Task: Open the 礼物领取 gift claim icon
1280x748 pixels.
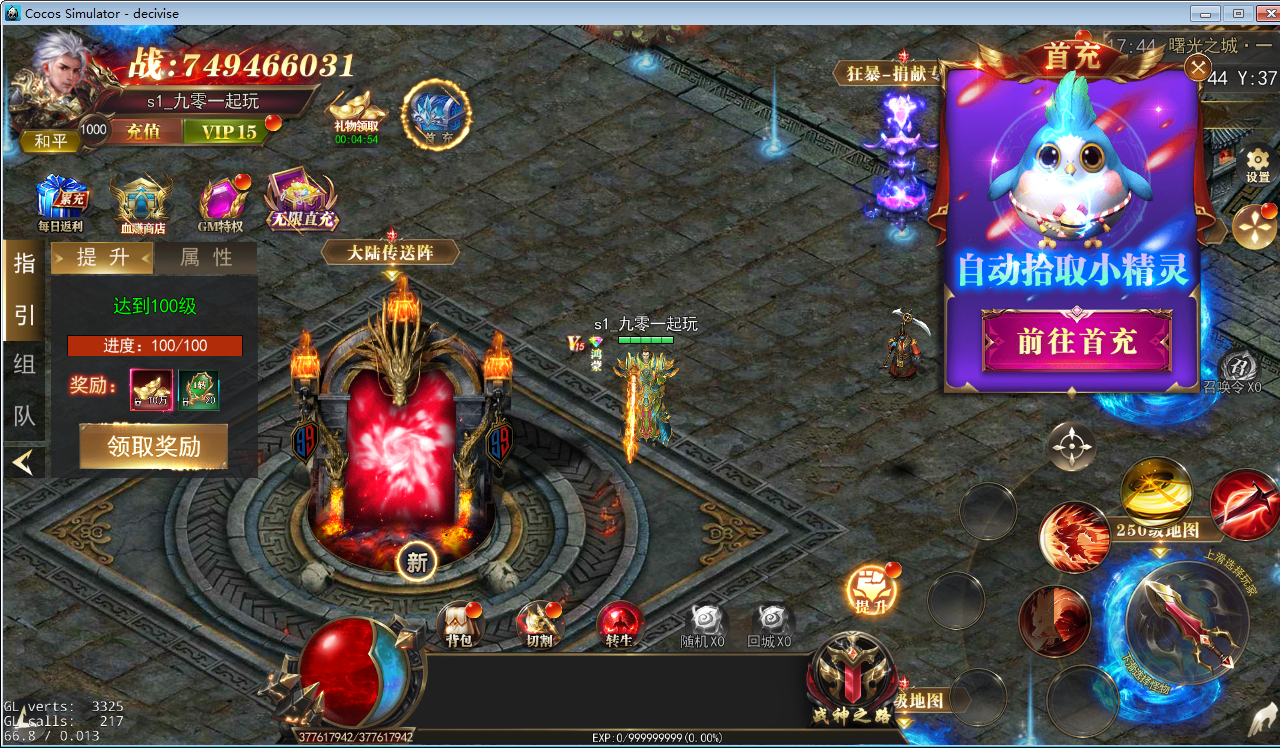Action: pos(357,115)
